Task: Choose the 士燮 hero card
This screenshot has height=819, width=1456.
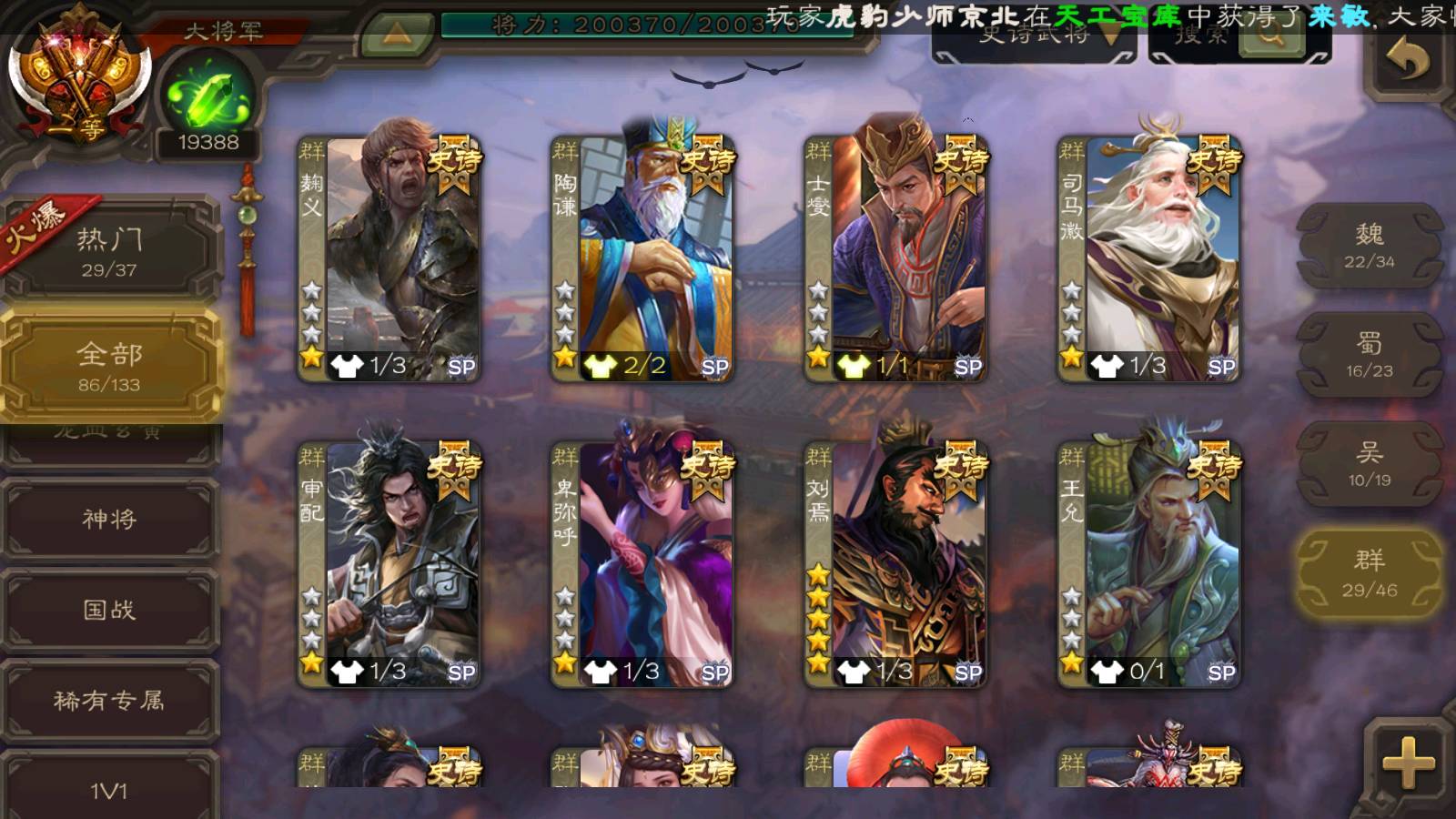Action: tap(897, 259)
